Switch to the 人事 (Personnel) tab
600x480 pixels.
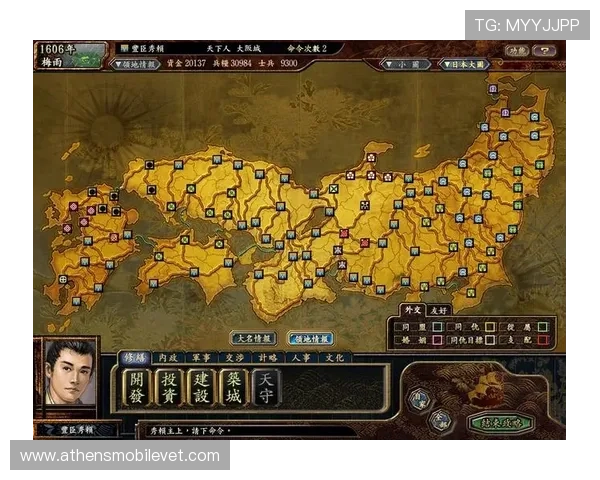coord(300,357)
